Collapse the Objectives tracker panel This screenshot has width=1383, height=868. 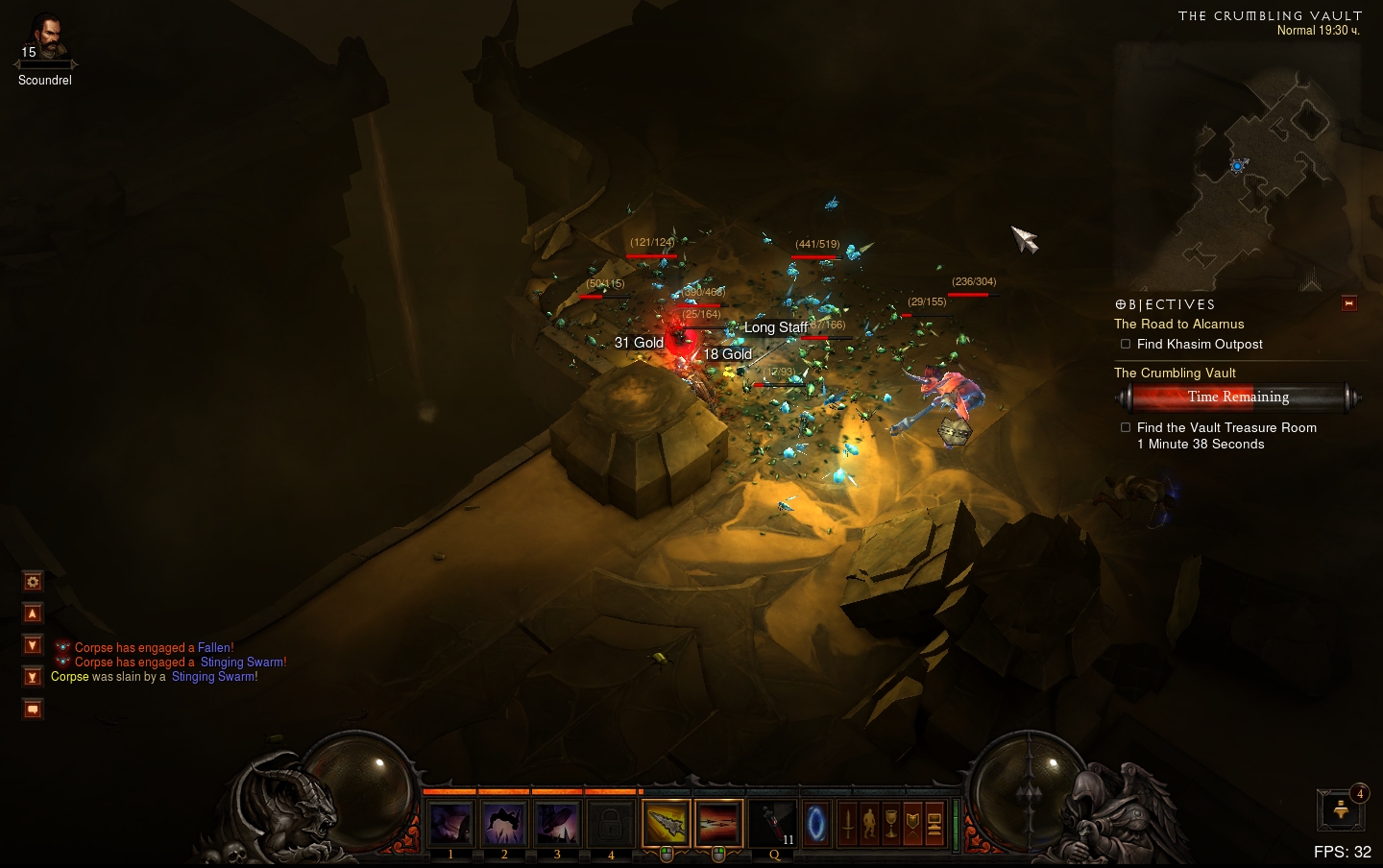[x=1348, y=303]
